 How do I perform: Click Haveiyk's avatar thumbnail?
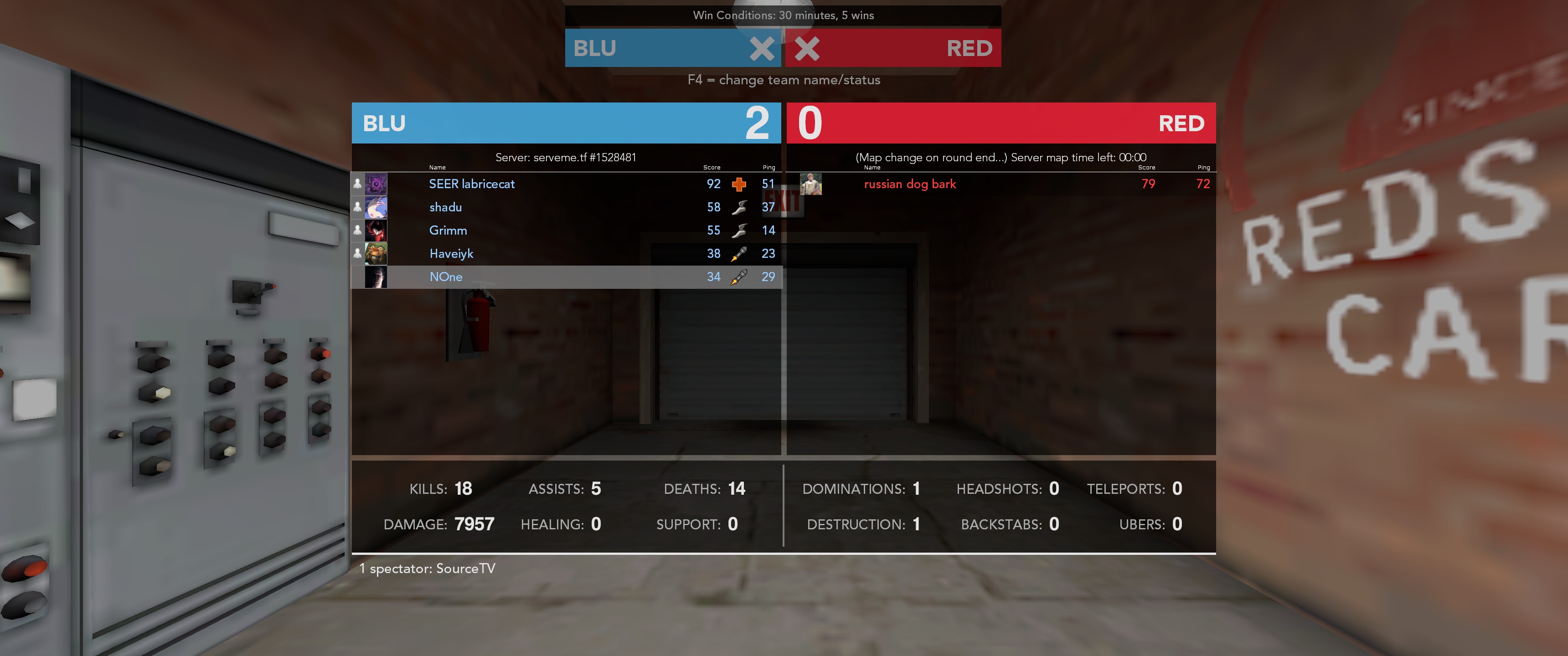point(376,253)
